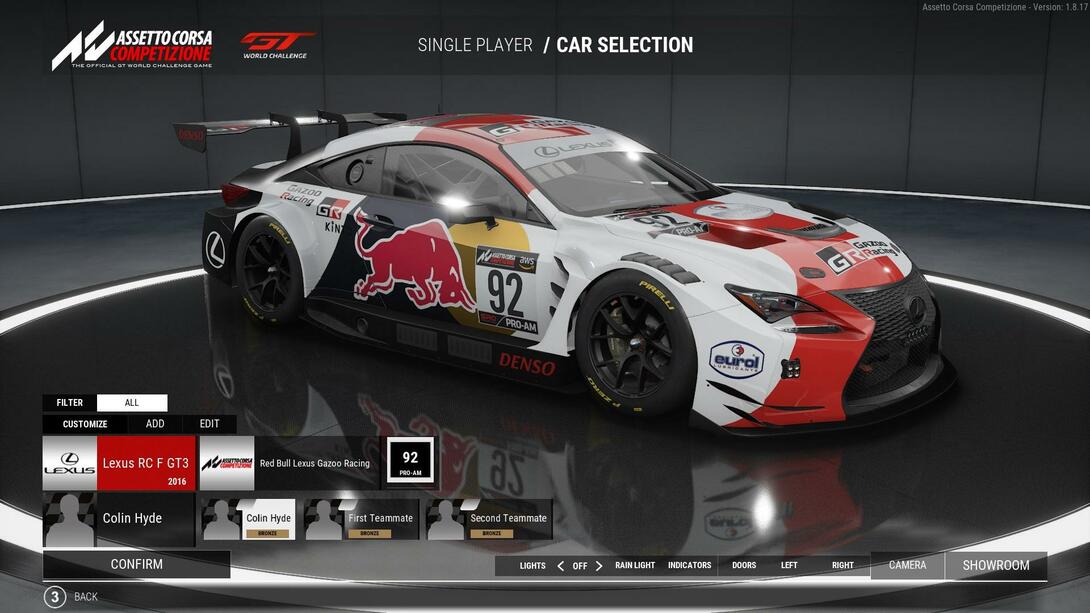This screenshot has height=613, width=1090.
Task: Choose the Red Bull Lexus Gazoo Racing team
Action: click(290, 463)
